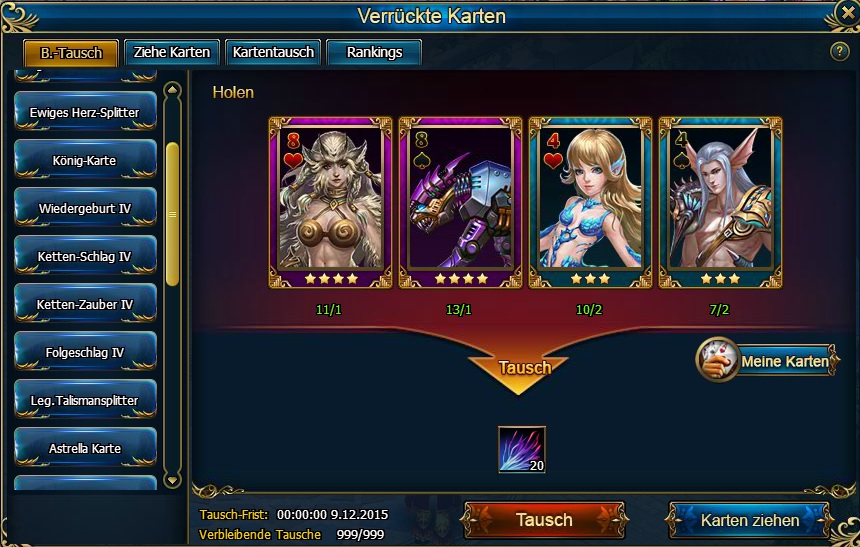The height and width of the screenshot is (547, 860).
Task: Close the Verrückte Karten window
Action: 846,14
